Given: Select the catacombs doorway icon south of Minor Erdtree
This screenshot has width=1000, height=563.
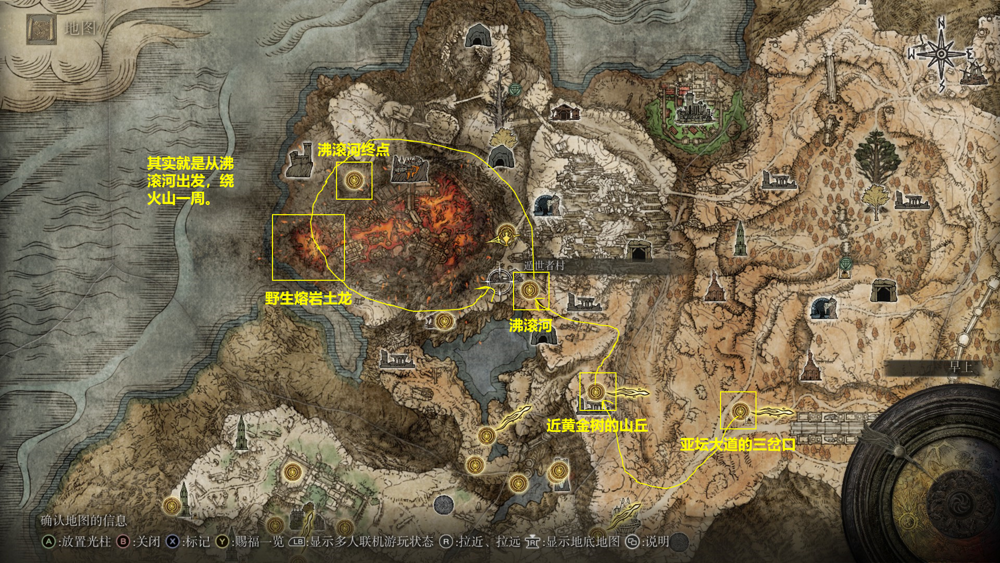Looking at the screenshot, I should pyautogui.click(x=883, y=291).
